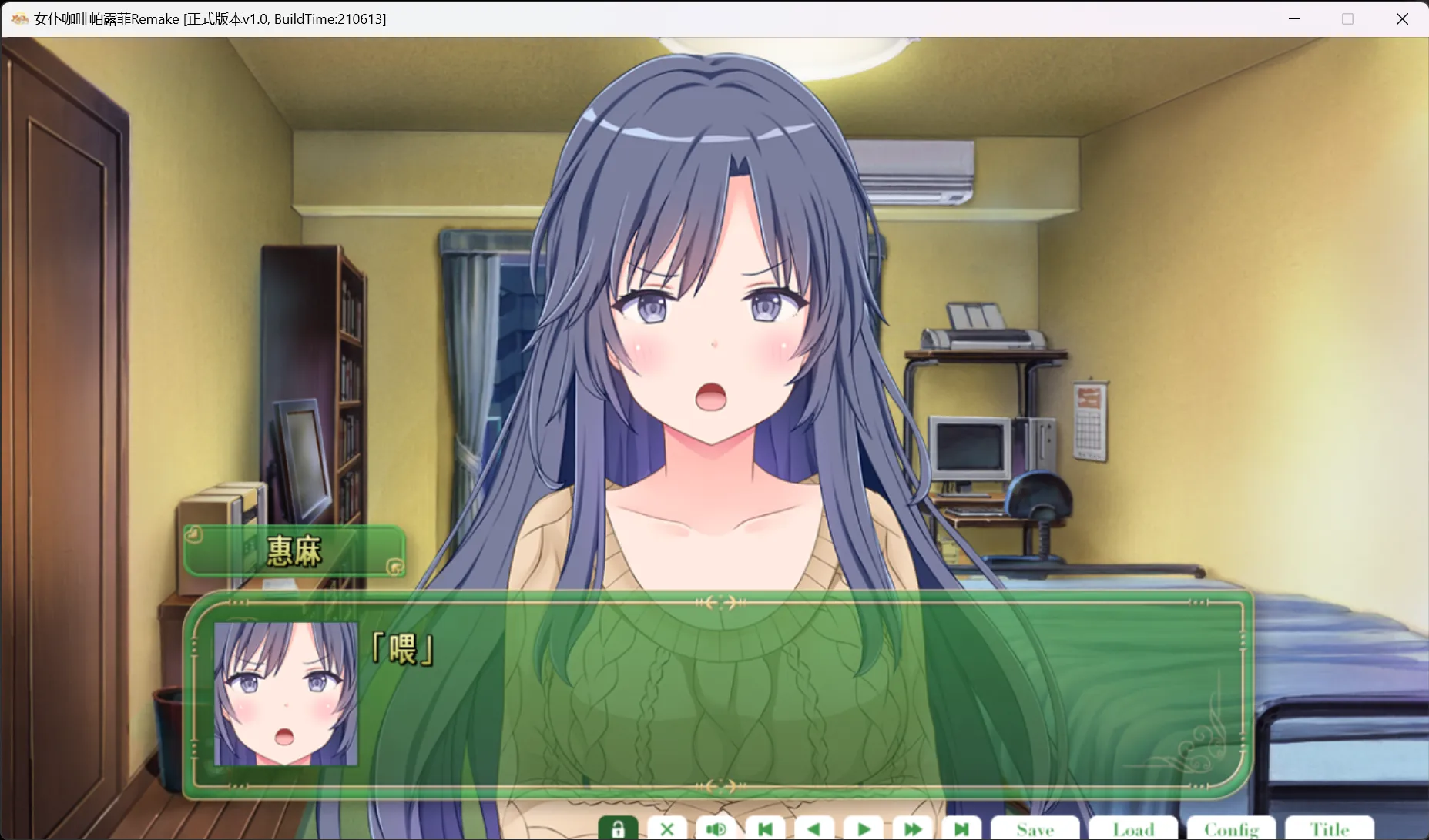Click the dialogue text 「喂」
Viewport: 1429px width, 840px height.
(x=402, y=650)
